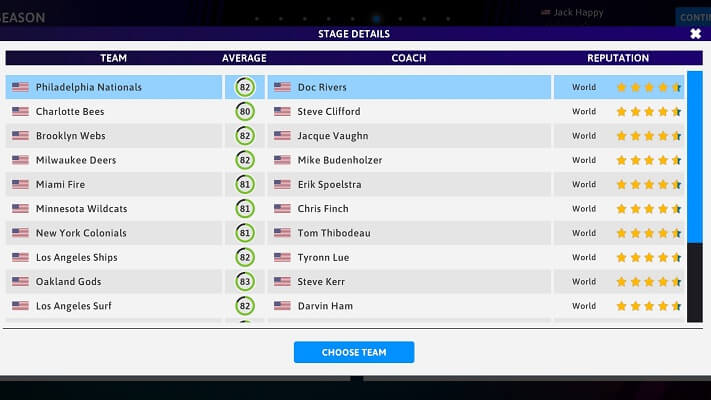The height and width of the screenshot is (400, 711).
Task: Confirm with the Choose Team button
Action: coord(354,352)
